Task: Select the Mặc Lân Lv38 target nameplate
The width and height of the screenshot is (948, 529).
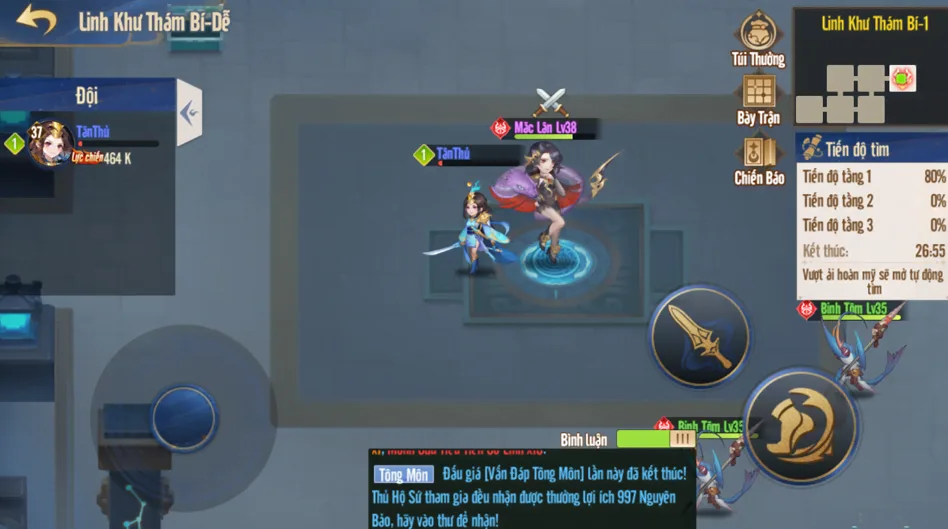Action: tap(545, 128)
